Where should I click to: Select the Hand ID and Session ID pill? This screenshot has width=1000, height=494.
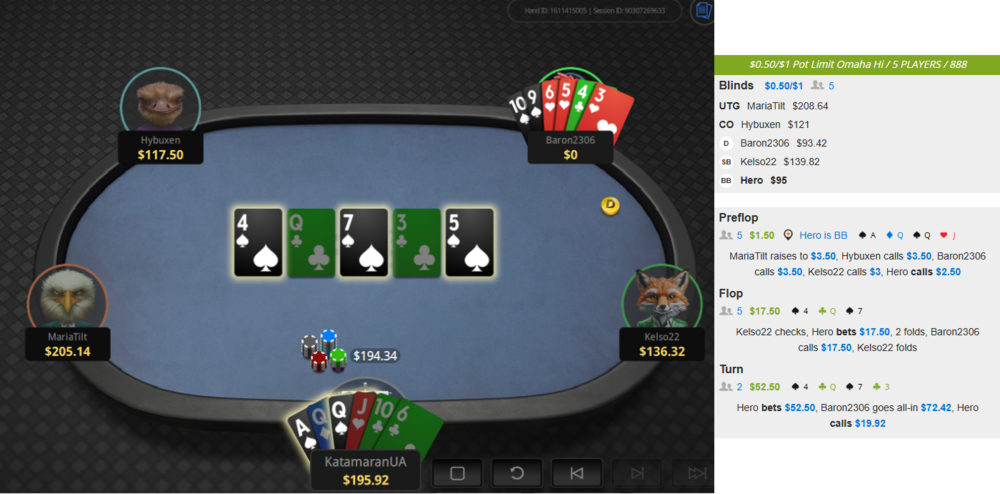click(599, 12)
